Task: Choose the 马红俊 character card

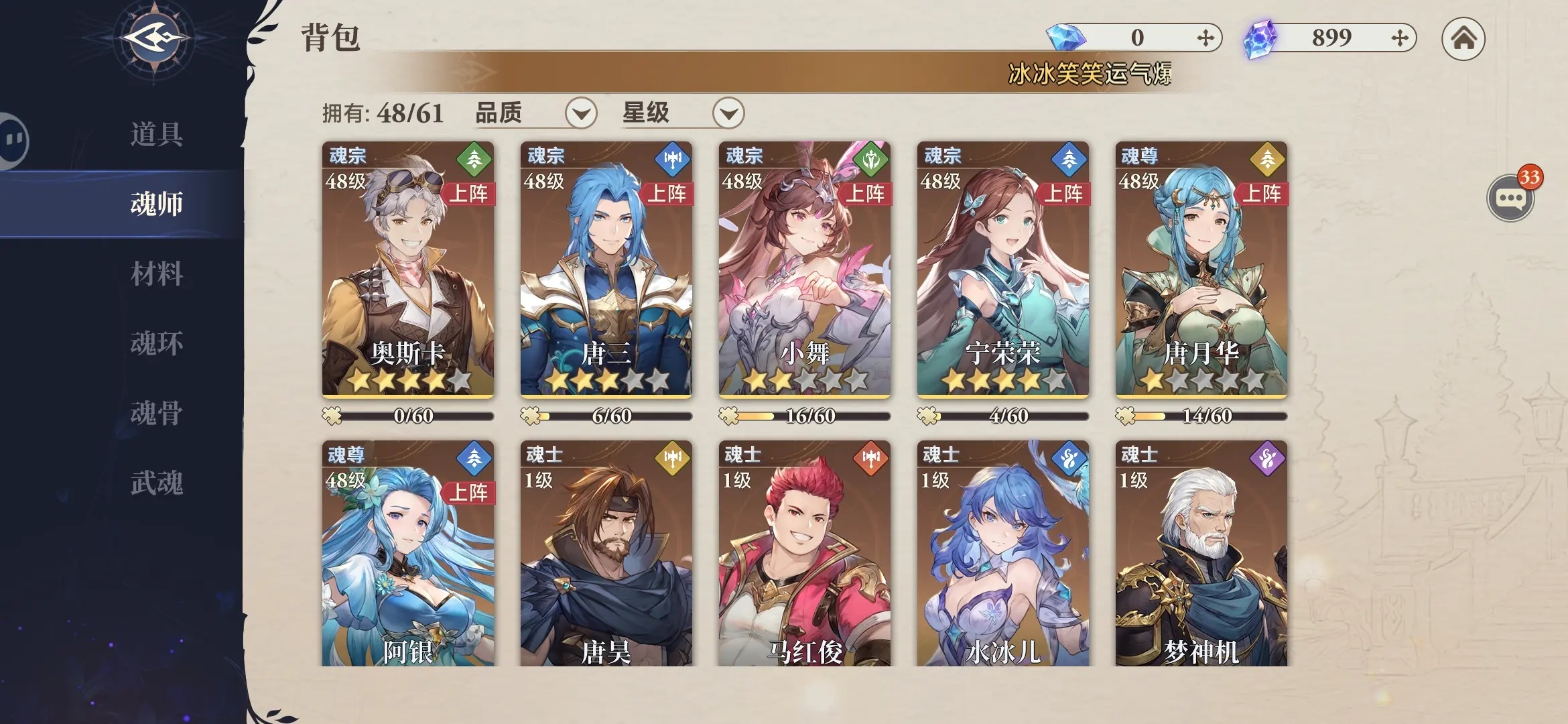Action: tap(804, 554)
